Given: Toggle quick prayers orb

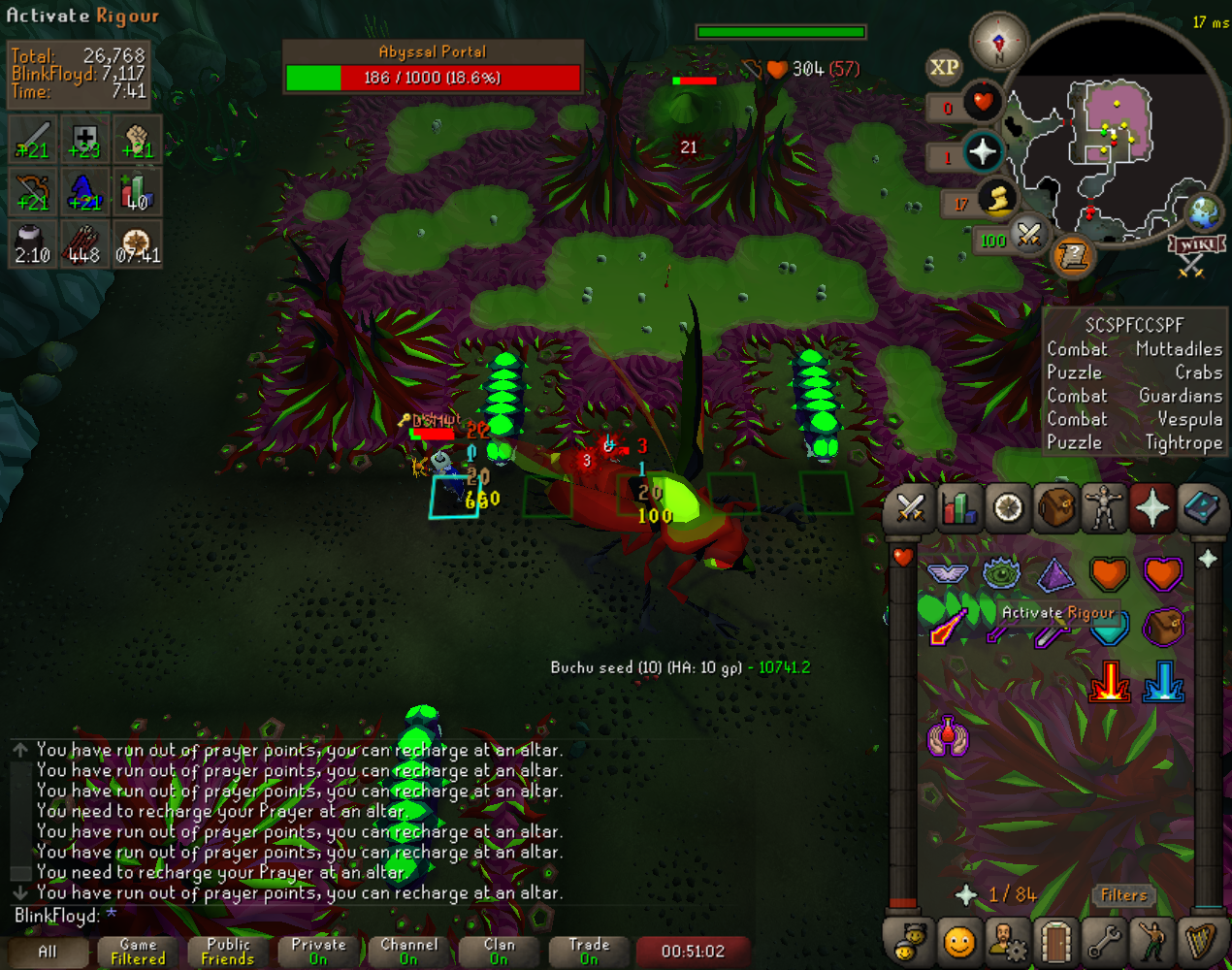Looking at the screenshot, I should click(983, 152).
